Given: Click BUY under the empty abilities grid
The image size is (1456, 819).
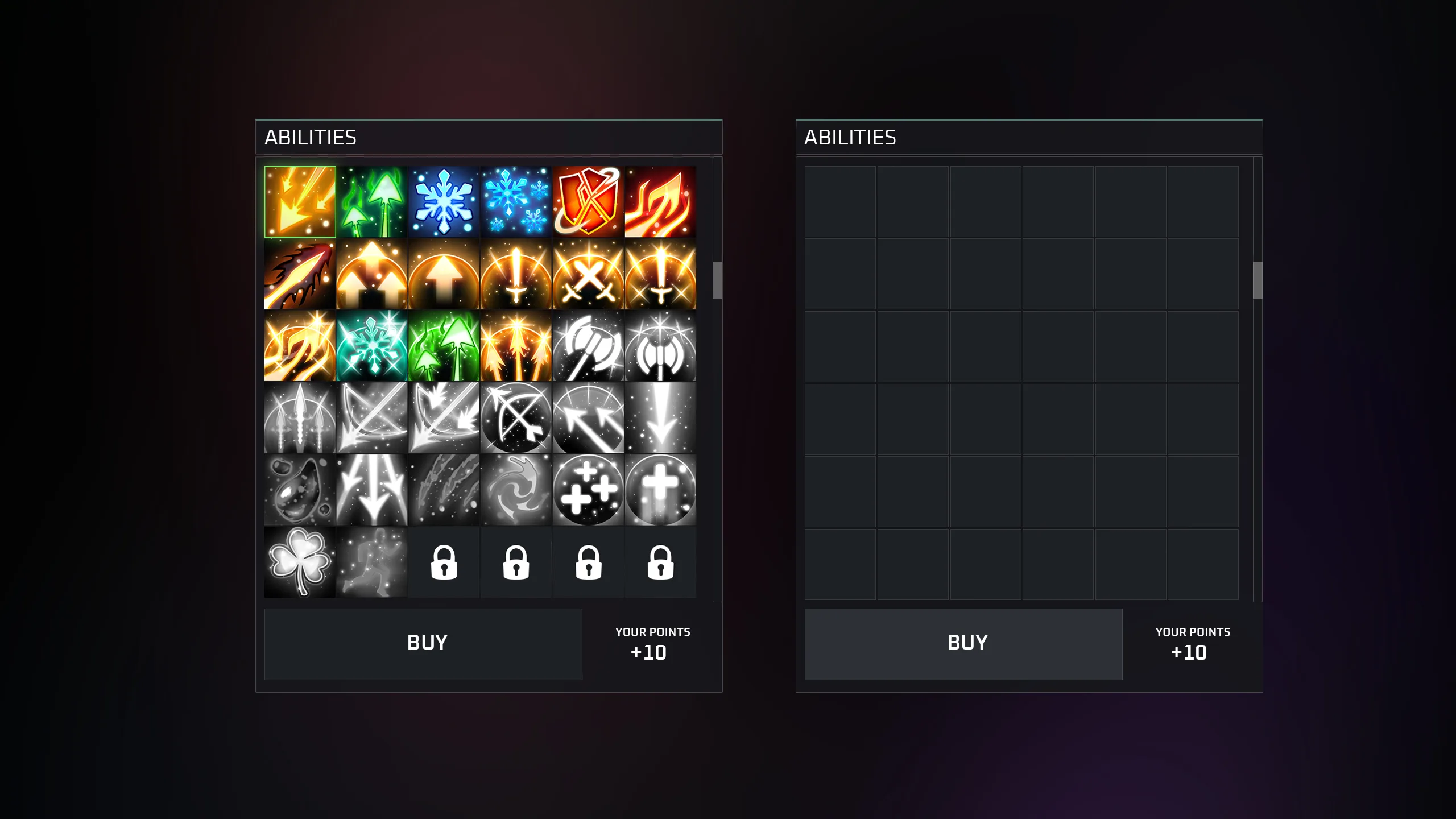Looking at the screenshot, I should [963, 644].
